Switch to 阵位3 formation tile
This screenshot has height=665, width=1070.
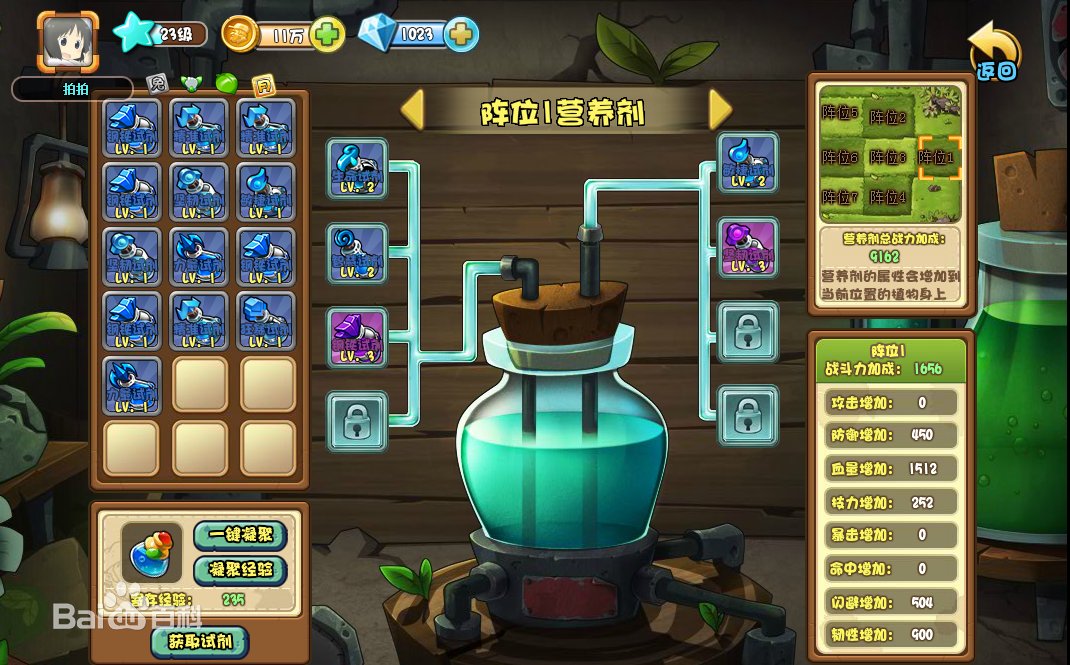coord(888,157)
